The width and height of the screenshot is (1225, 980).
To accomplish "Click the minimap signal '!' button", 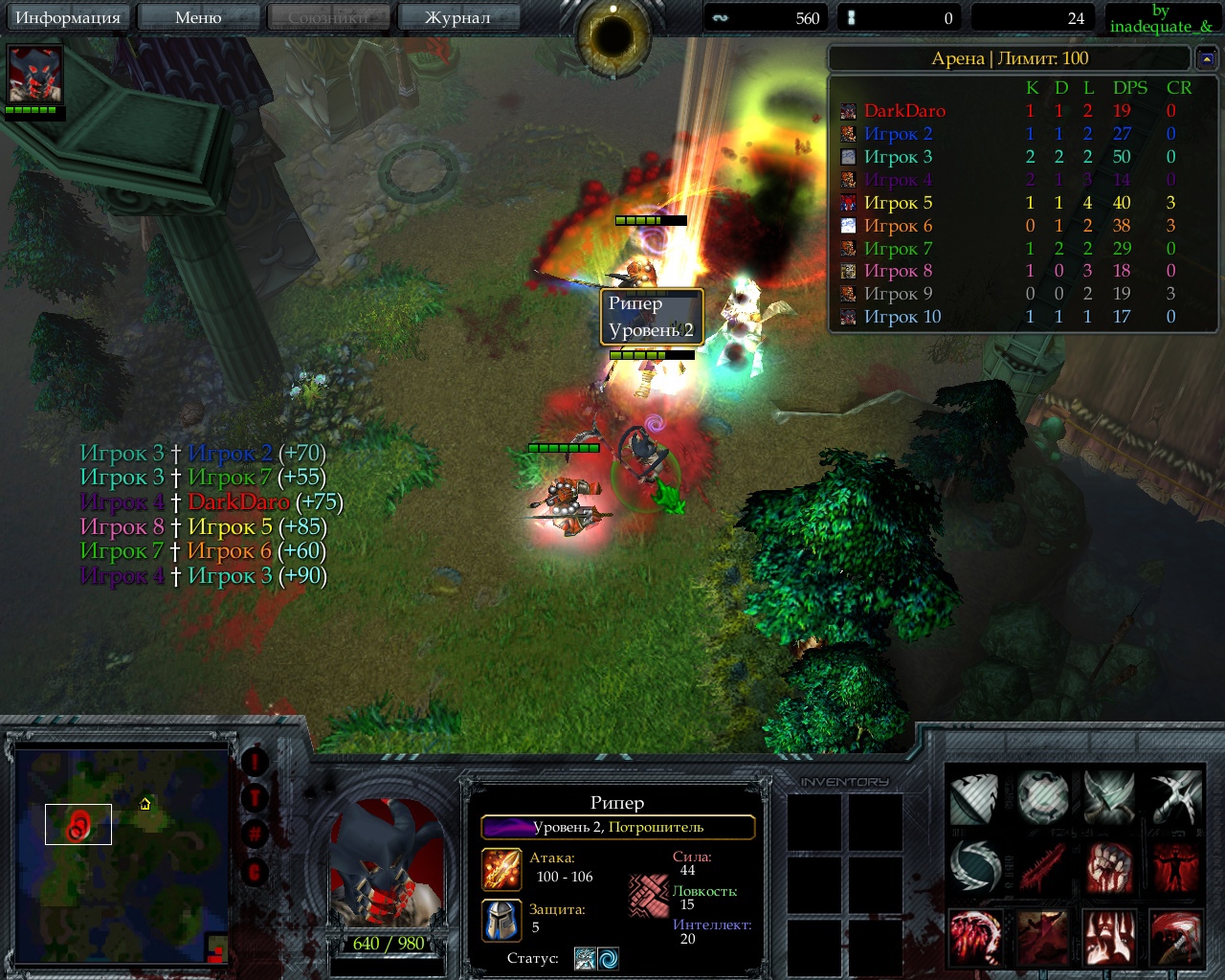I will (x=255, y=762).
